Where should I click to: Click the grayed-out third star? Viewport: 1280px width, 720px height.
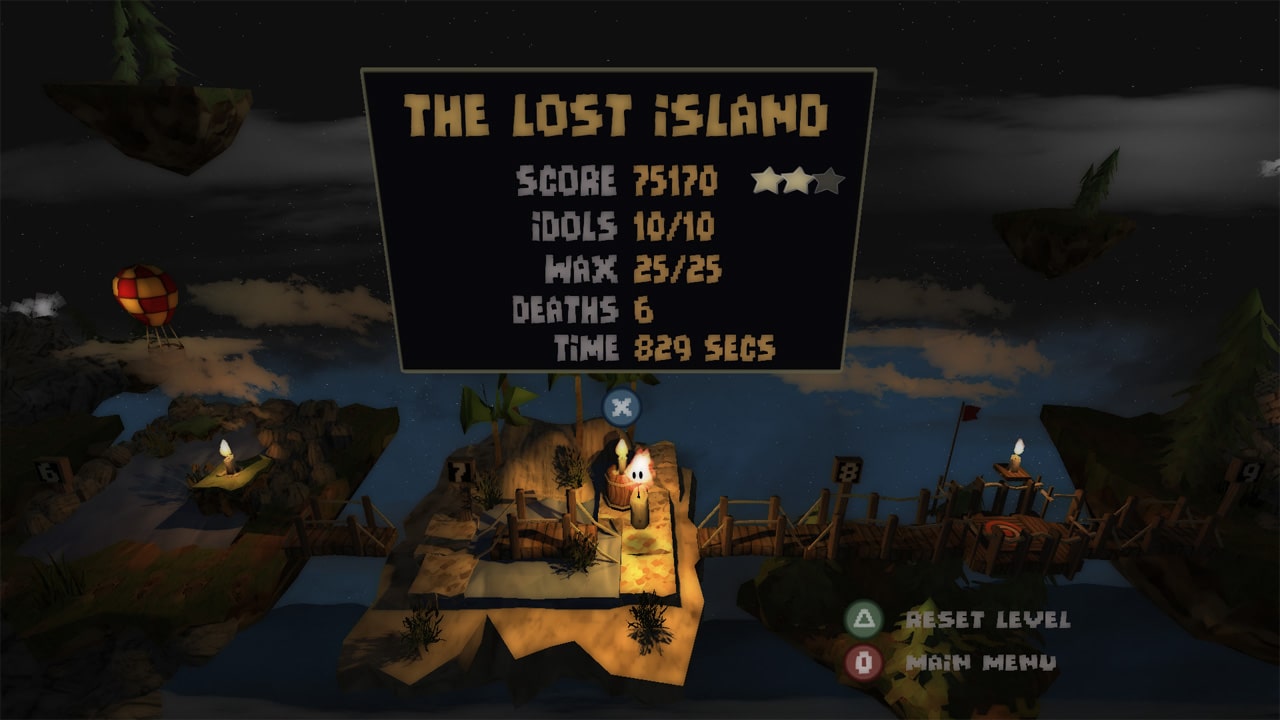tap(829, 181)
